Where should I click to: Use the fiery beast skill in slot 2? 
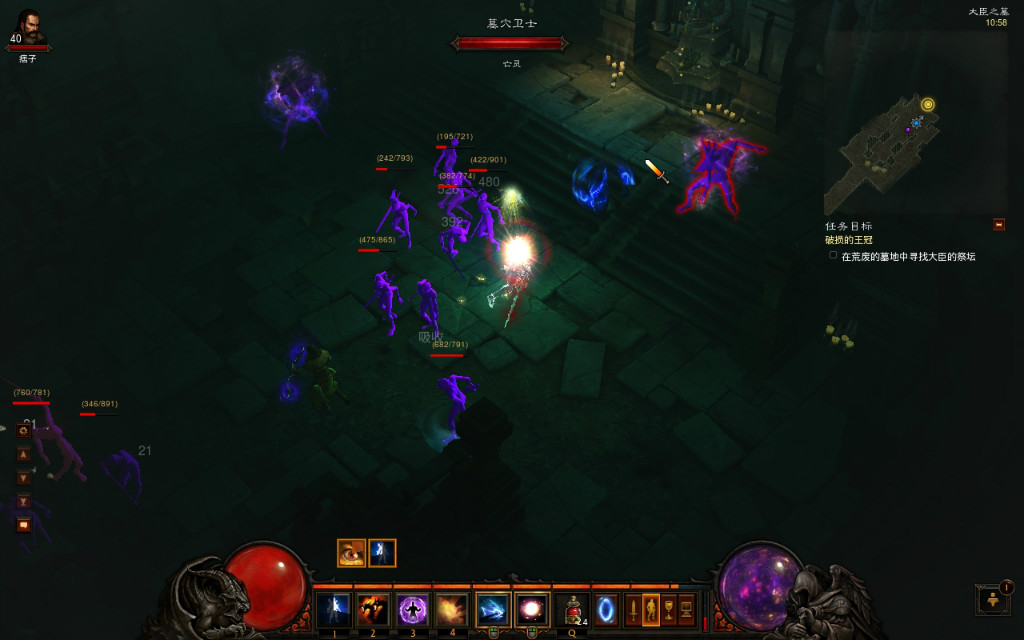coord(372,608)
